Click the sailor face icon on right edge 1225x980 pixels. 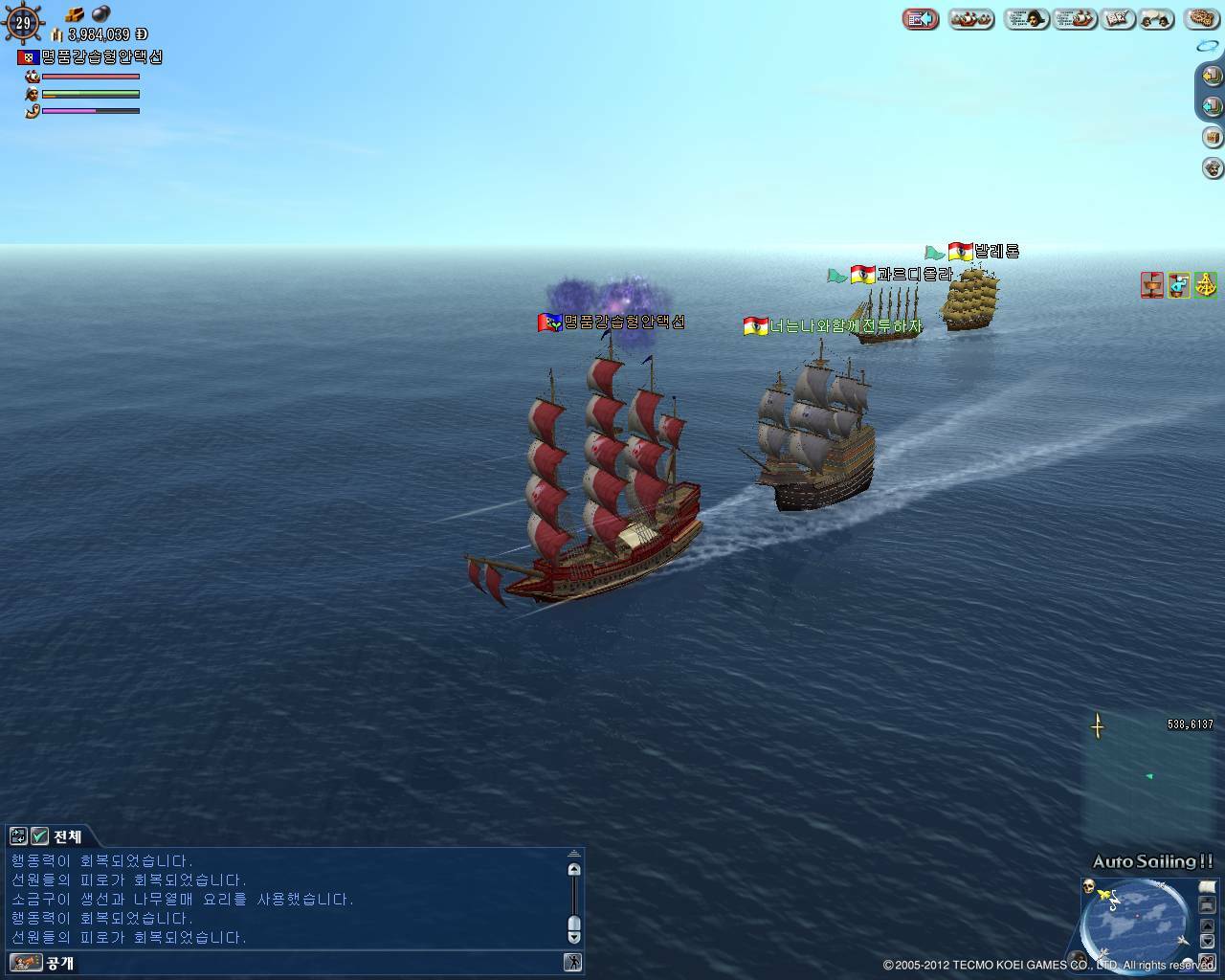pos(1213,168)
